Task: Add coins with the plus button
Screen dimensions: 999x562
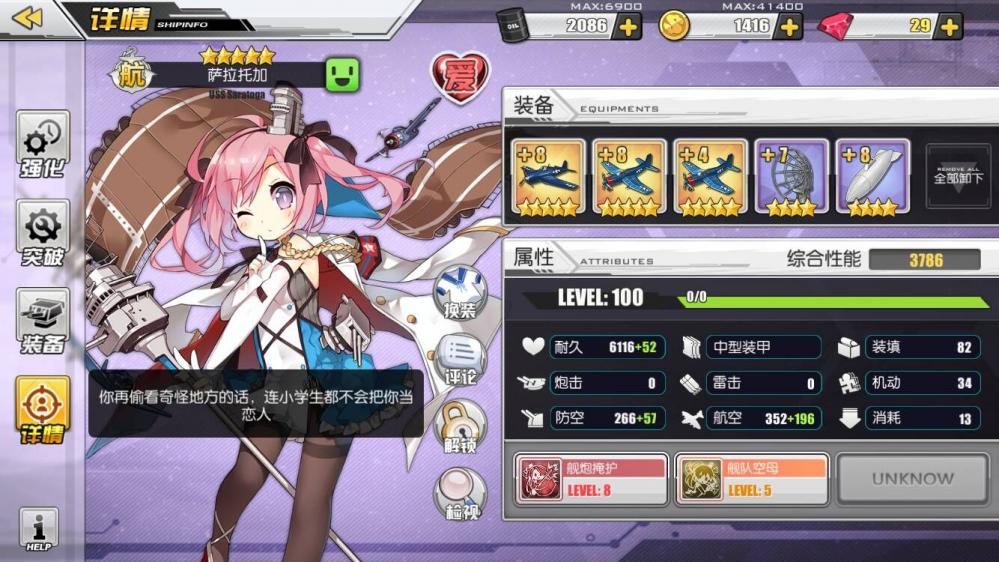Action: tap(789, 27)
